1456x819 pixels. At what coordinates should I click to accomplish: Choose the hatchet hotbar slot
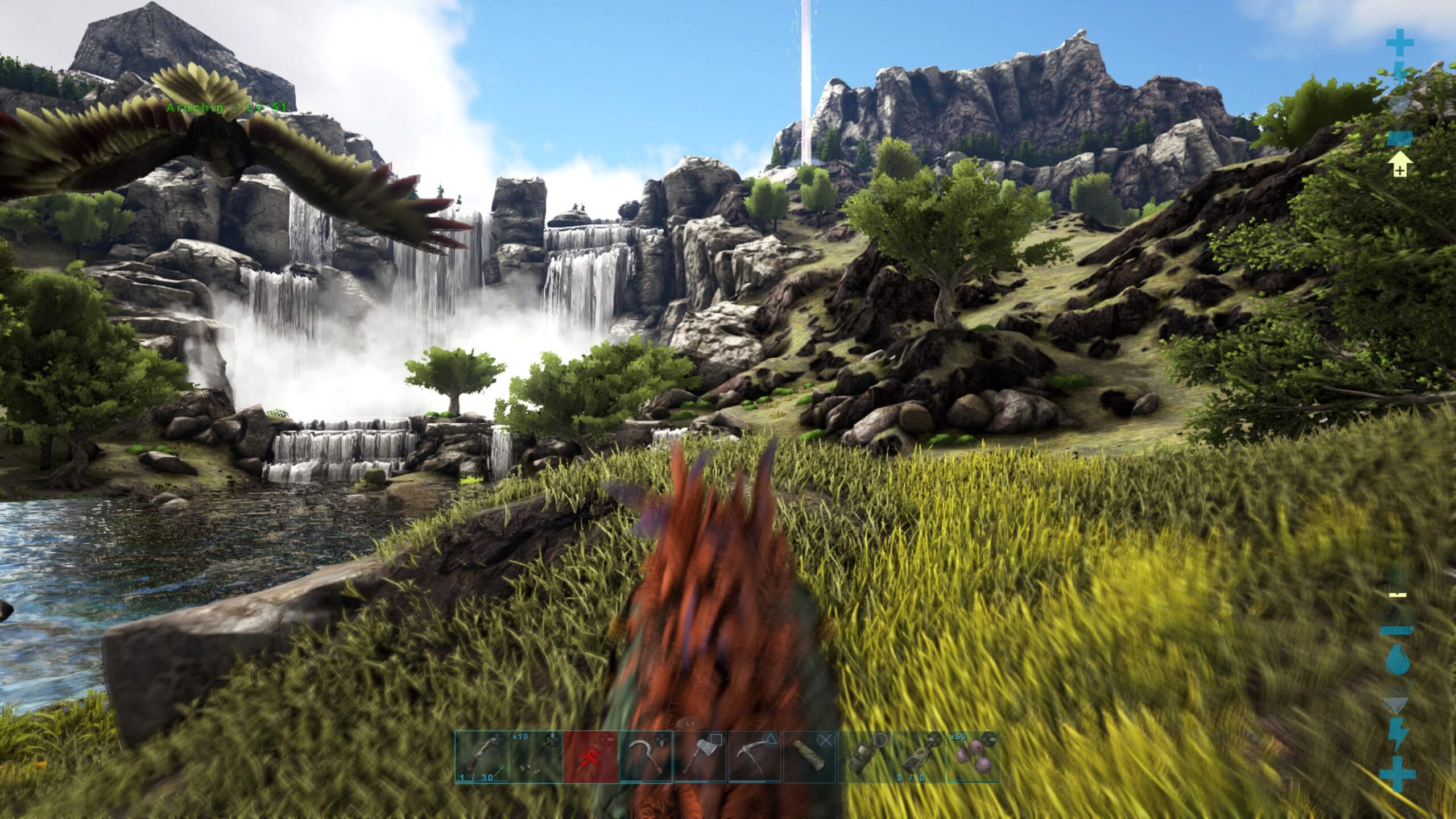pos(700,757)
